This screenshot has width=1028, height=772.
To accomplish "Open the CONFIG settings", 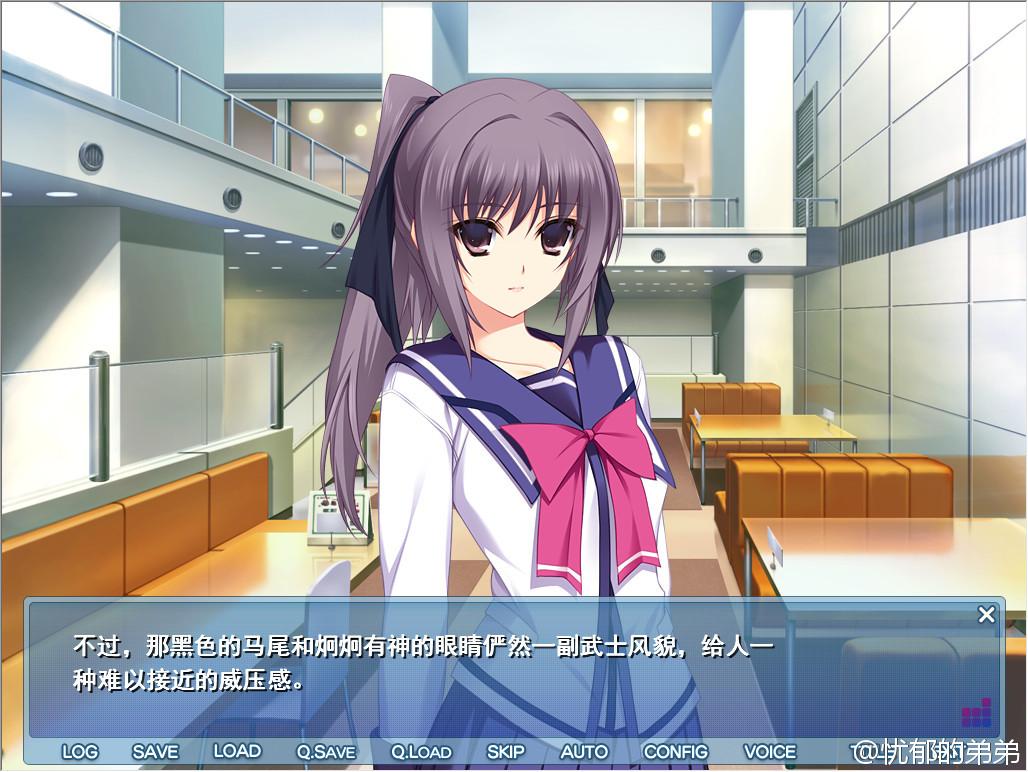I will (675, 751).
